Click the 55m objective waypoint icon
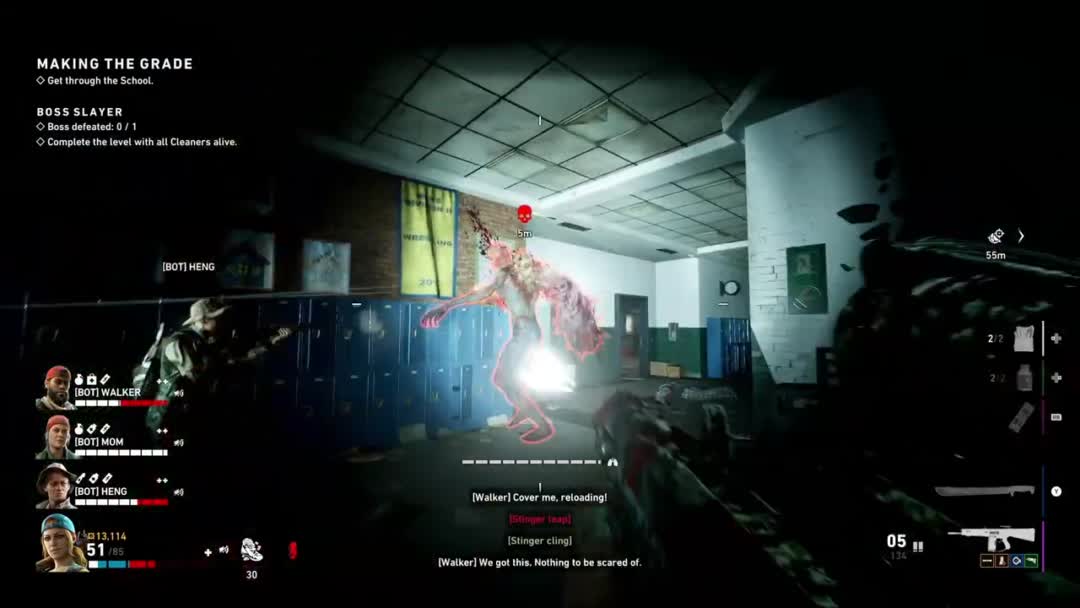This screenshot has width=1080, height=608. pyautogui.click(x=996, y=237)
